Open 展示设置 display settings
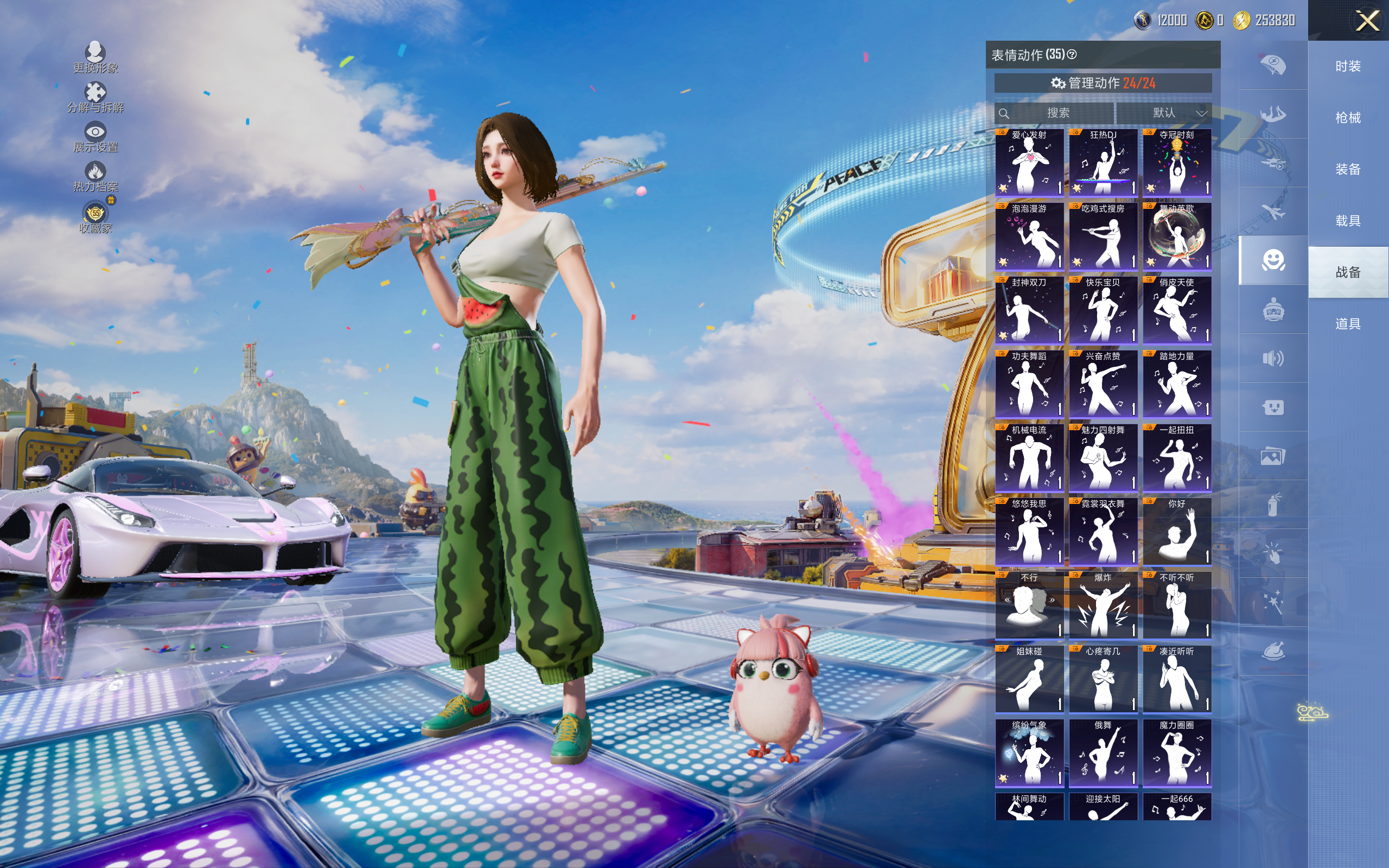Viewport: 1389px width, 868px height. point(95,137)
